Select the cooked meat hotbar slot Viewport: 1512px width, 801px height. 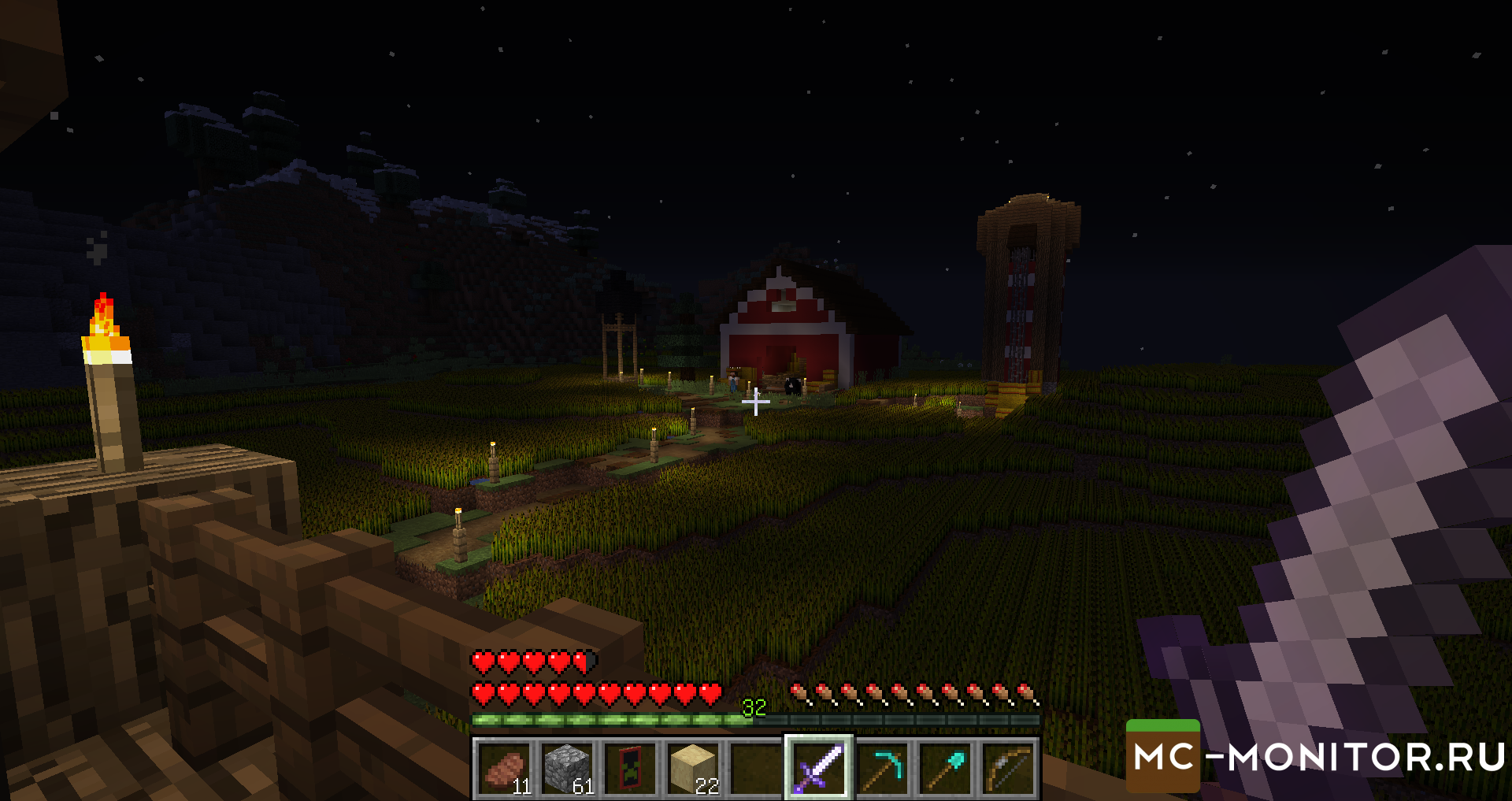[x=505, y=768]
